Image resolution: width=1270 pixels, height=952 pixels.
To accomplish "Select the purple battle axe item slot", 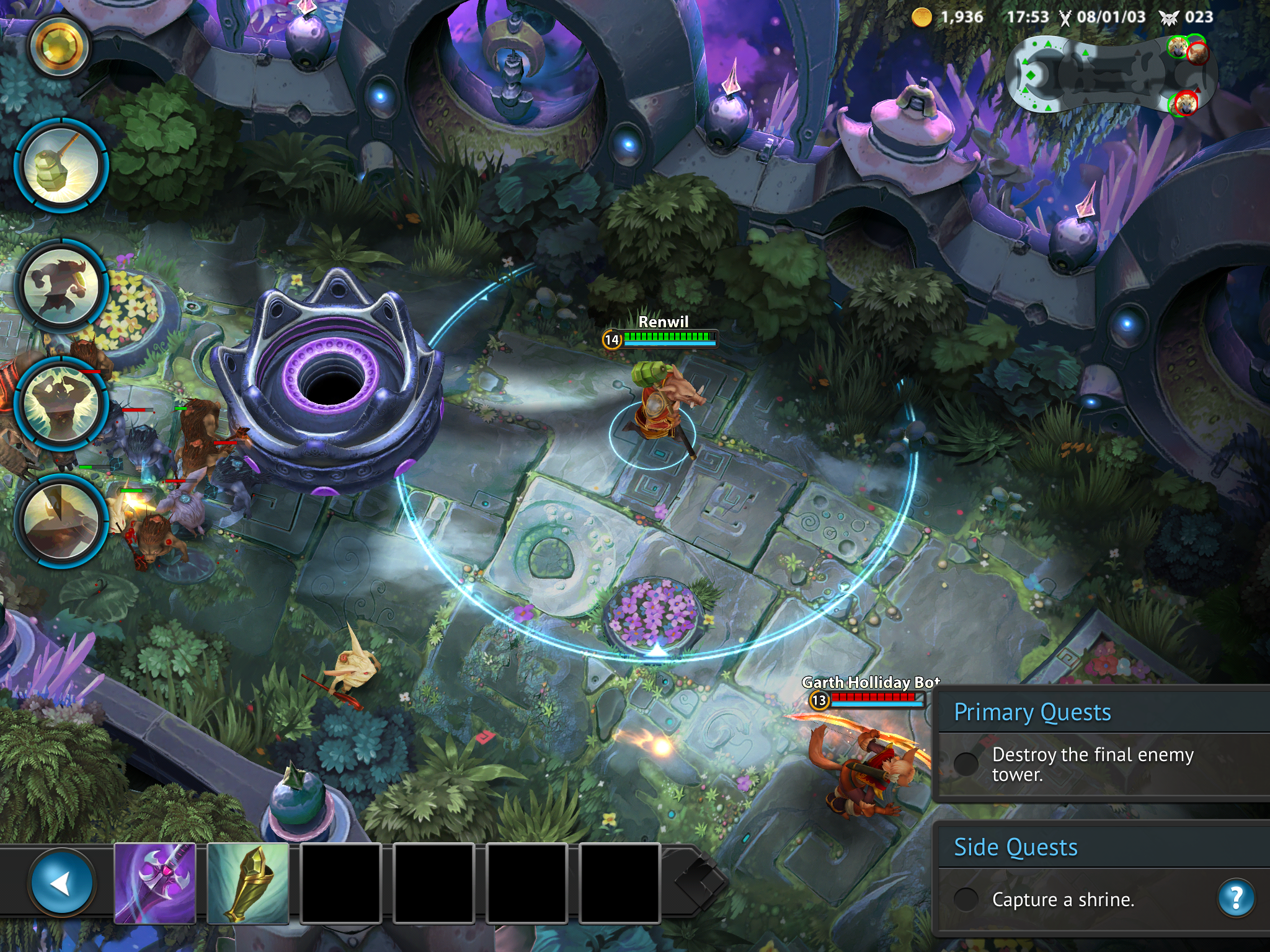I will click(x=155, y=883).
